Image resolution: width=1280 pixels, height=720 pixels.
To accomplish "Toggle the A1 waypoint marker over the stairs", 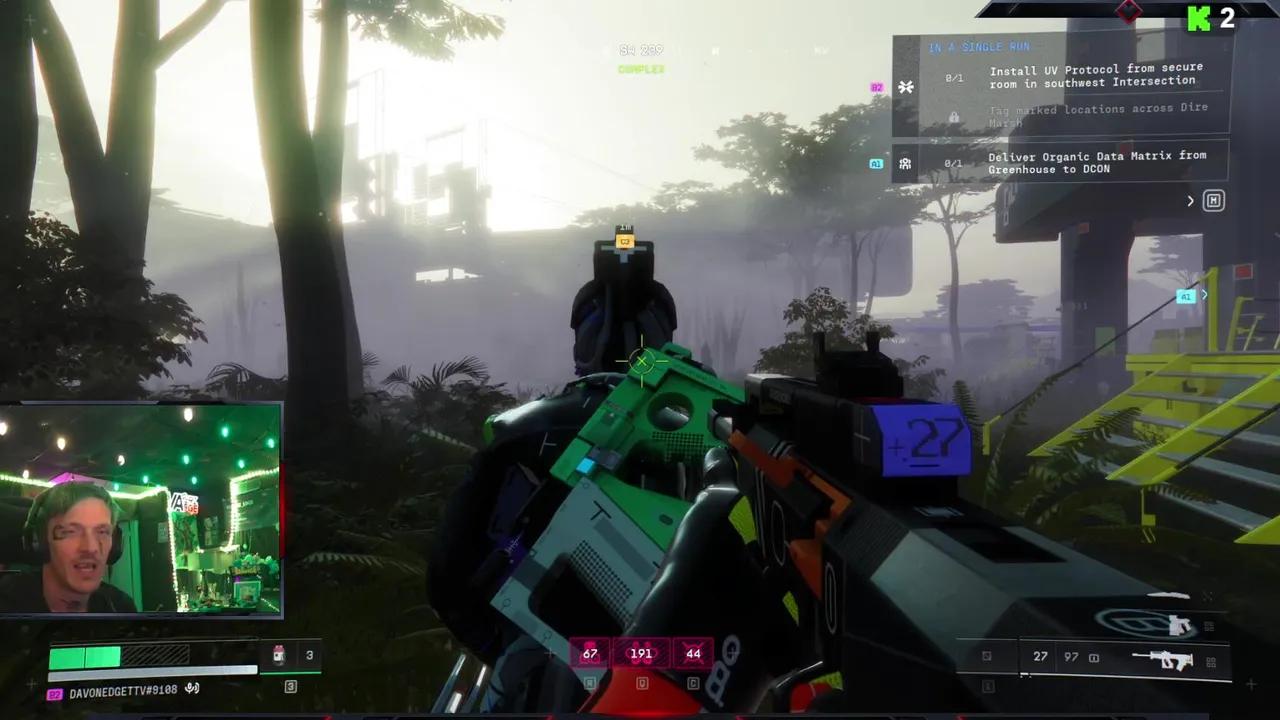I will 1186,296.
